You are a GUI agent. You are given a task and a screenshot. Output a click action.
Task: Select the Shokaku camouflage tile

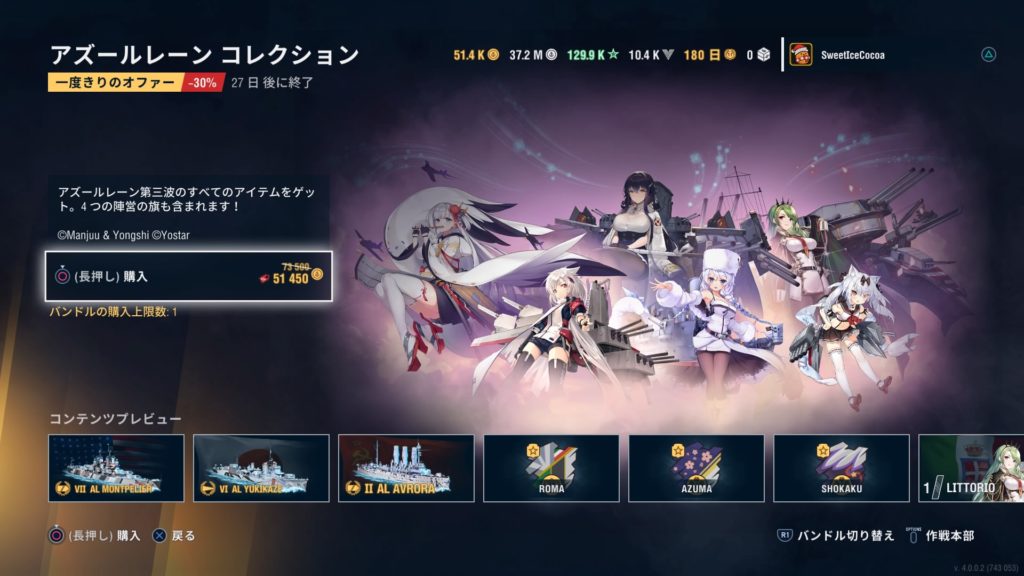[841, 468]
